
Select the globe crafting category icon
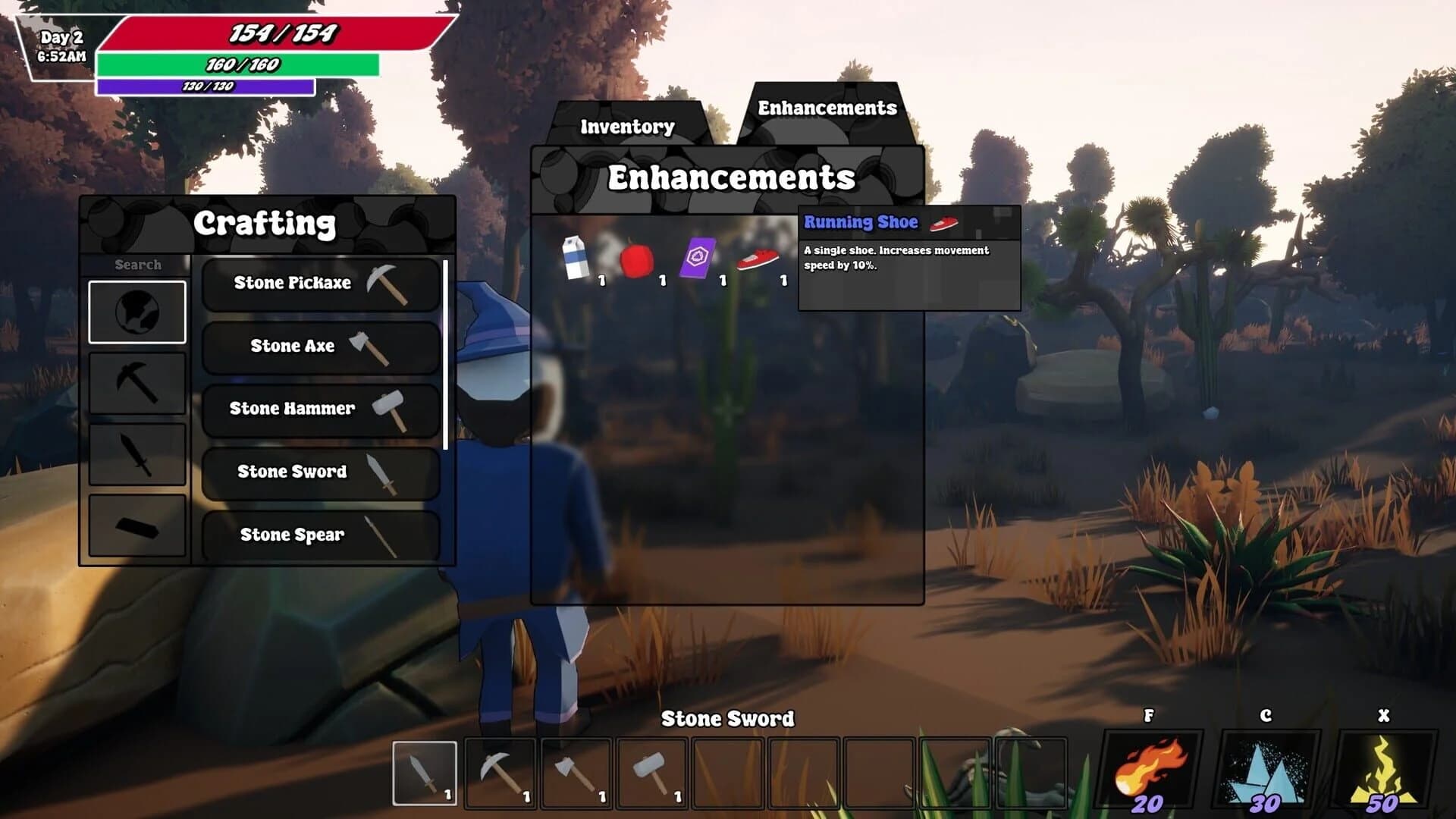coord(137,312)
